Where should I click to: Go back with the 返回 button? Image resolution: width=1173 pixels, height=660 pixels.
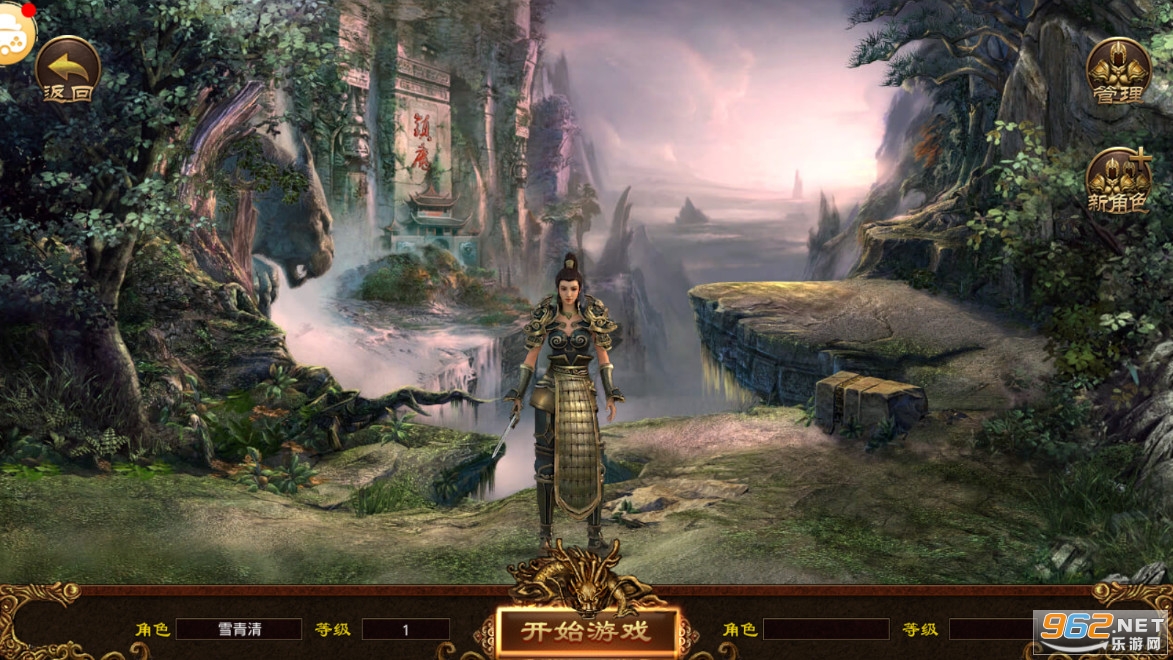coord(68,70)
